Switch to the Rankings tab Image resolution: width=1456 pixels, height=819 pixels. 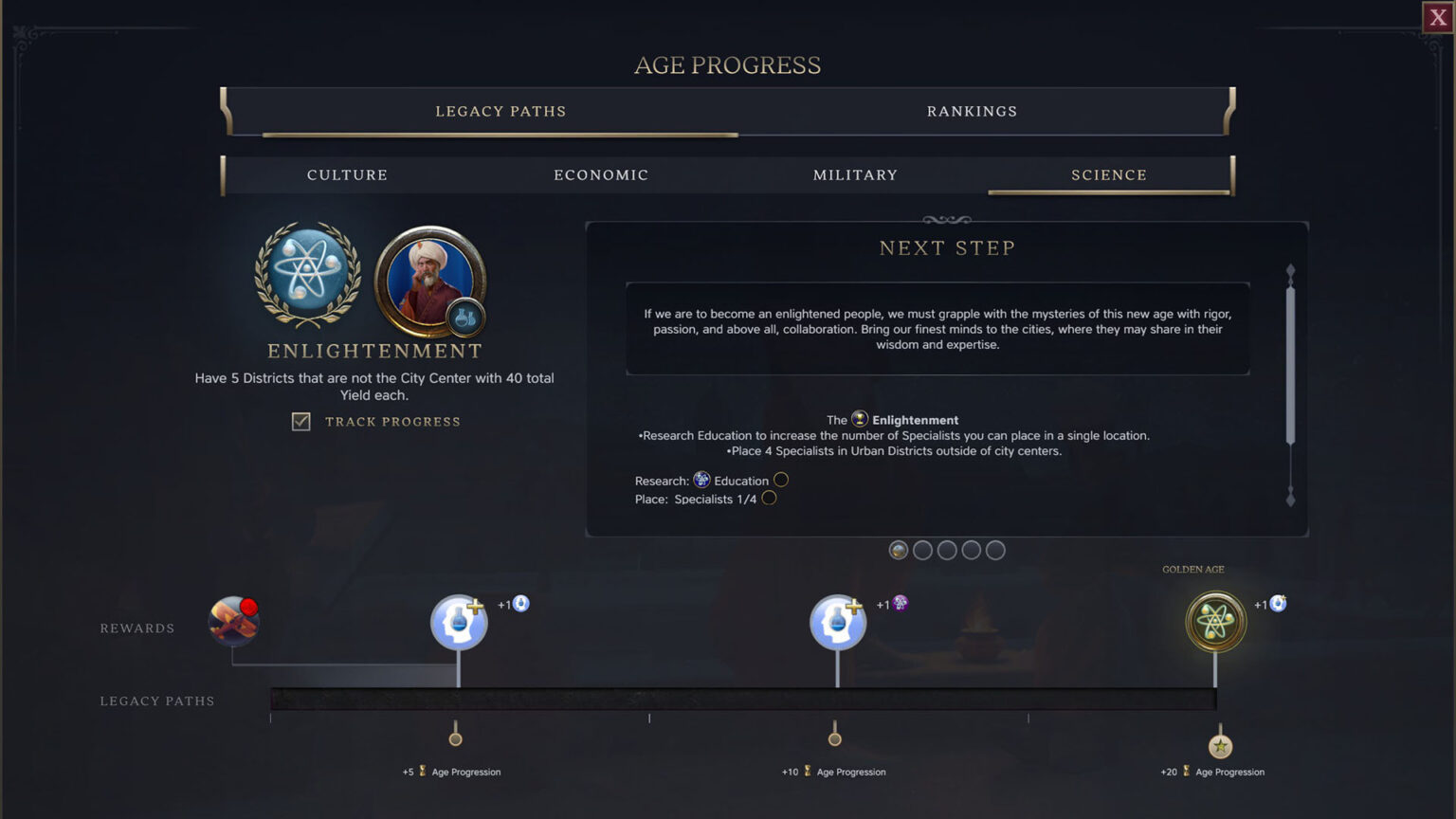click(973, 111)
